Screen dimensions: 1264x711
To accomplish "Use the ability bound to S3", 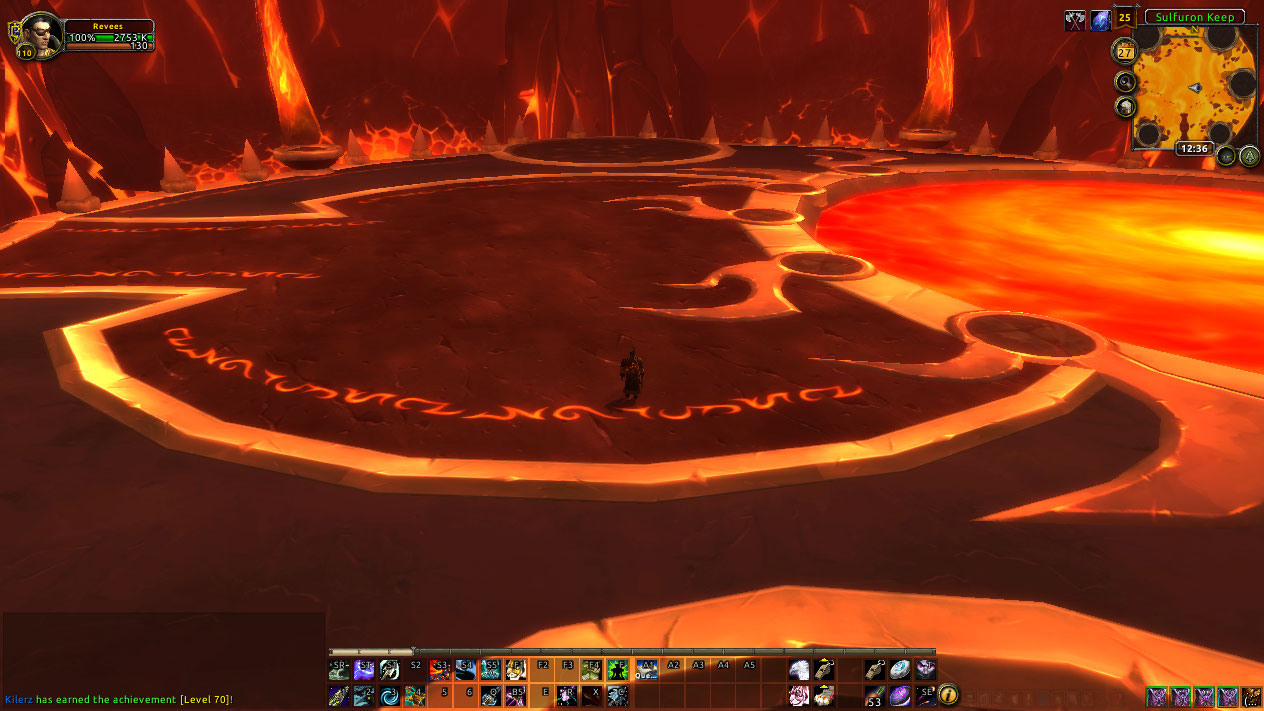I will 440,669.
